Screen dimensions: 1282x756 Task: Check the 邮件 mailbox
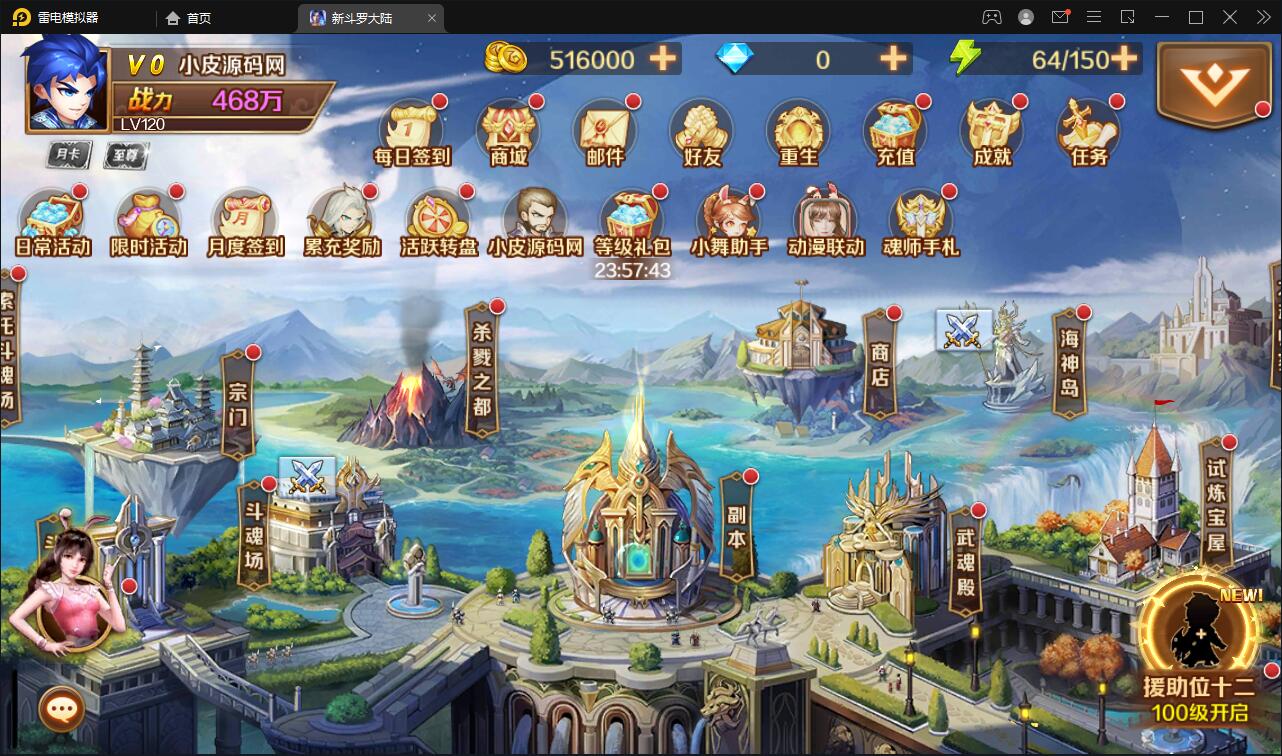coord(605,130)
